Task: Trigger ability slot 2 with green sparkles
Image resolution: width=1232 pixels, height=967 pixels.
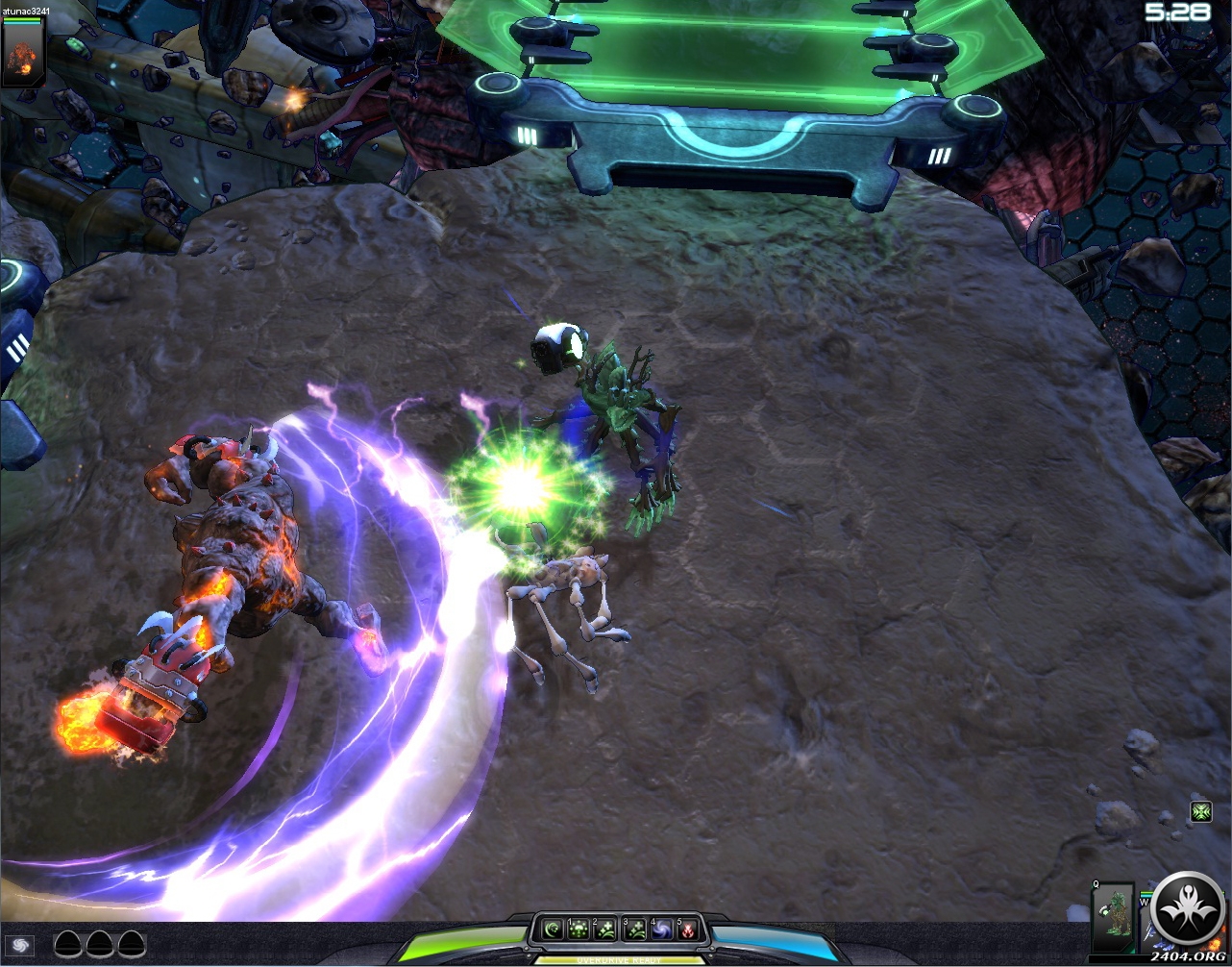Action: coord(605,930)
